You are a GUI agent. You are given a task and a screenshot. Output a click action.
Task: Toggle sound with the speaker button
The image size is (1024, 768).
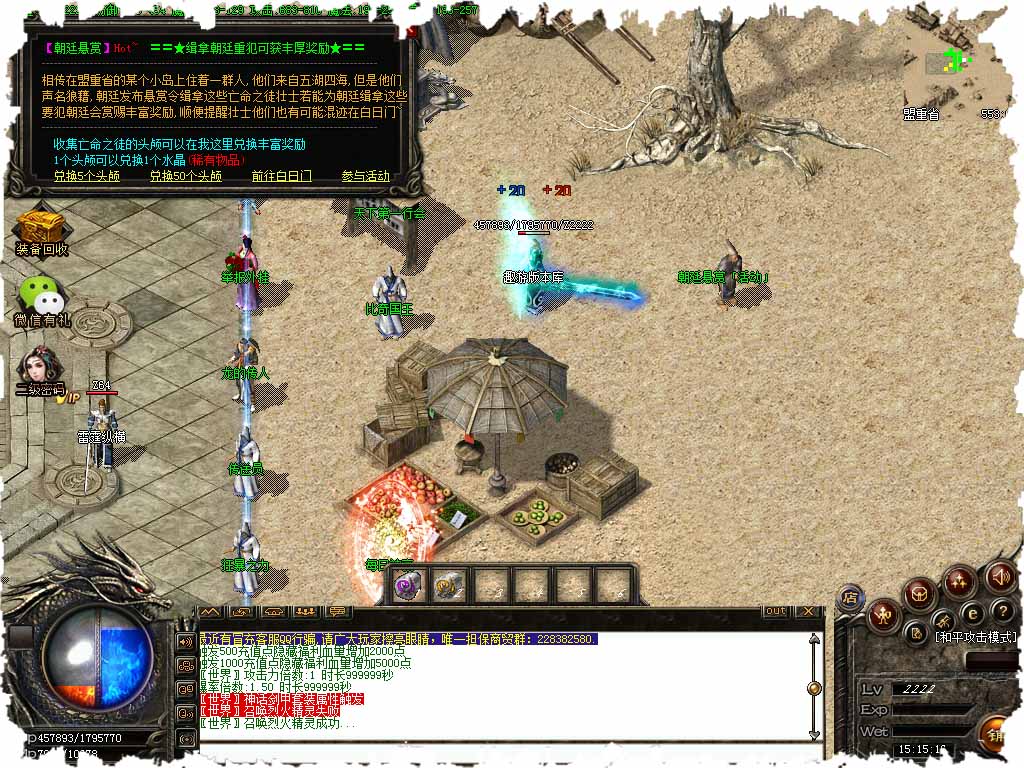[x=1000, y=577]
